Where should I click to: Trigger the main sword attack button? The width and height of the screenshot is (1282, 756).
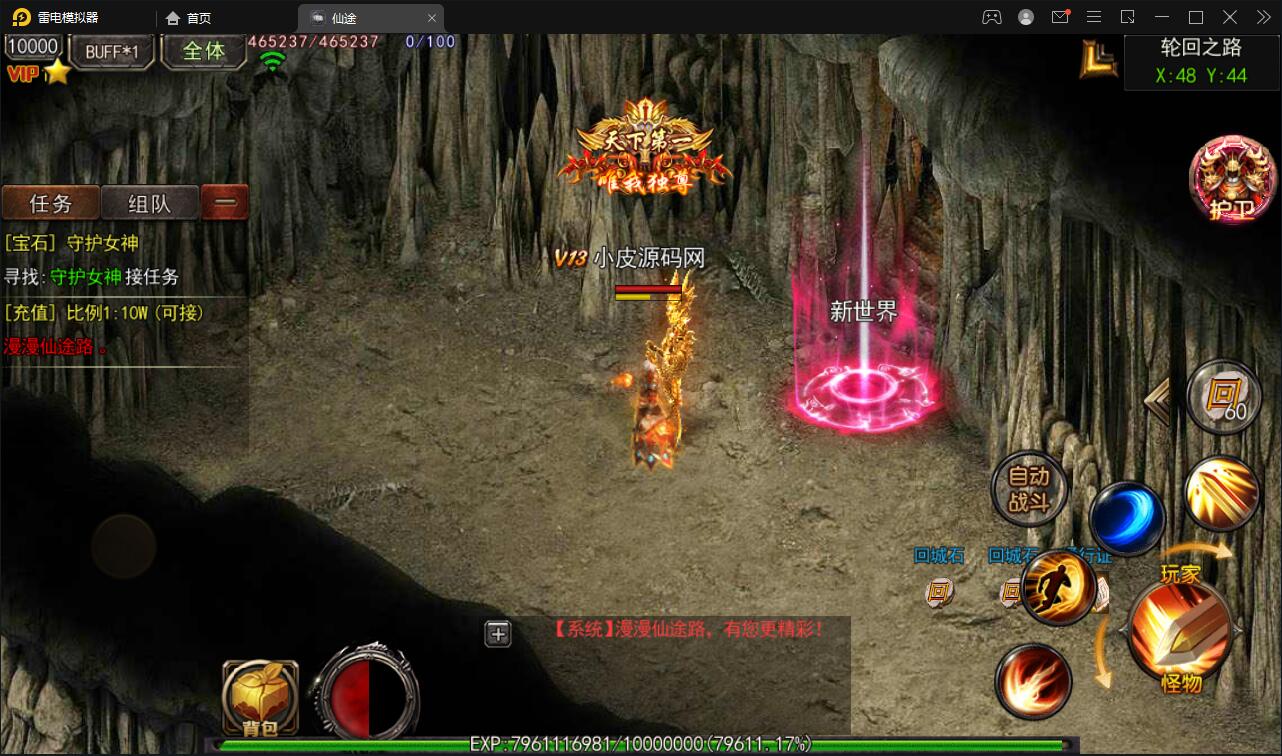[1180, 630]
